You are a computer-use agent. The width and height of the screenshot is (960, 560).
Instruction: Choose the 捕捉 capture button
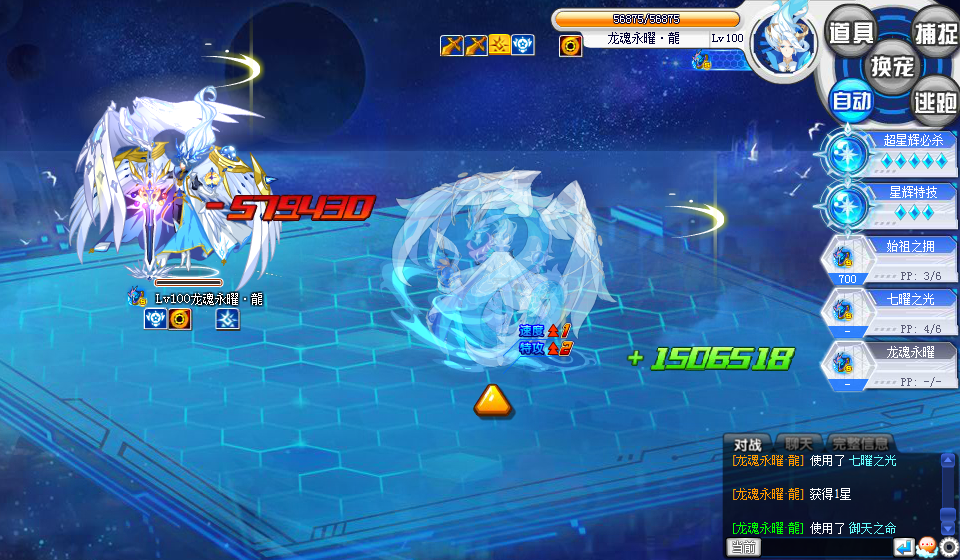(935, 31)
